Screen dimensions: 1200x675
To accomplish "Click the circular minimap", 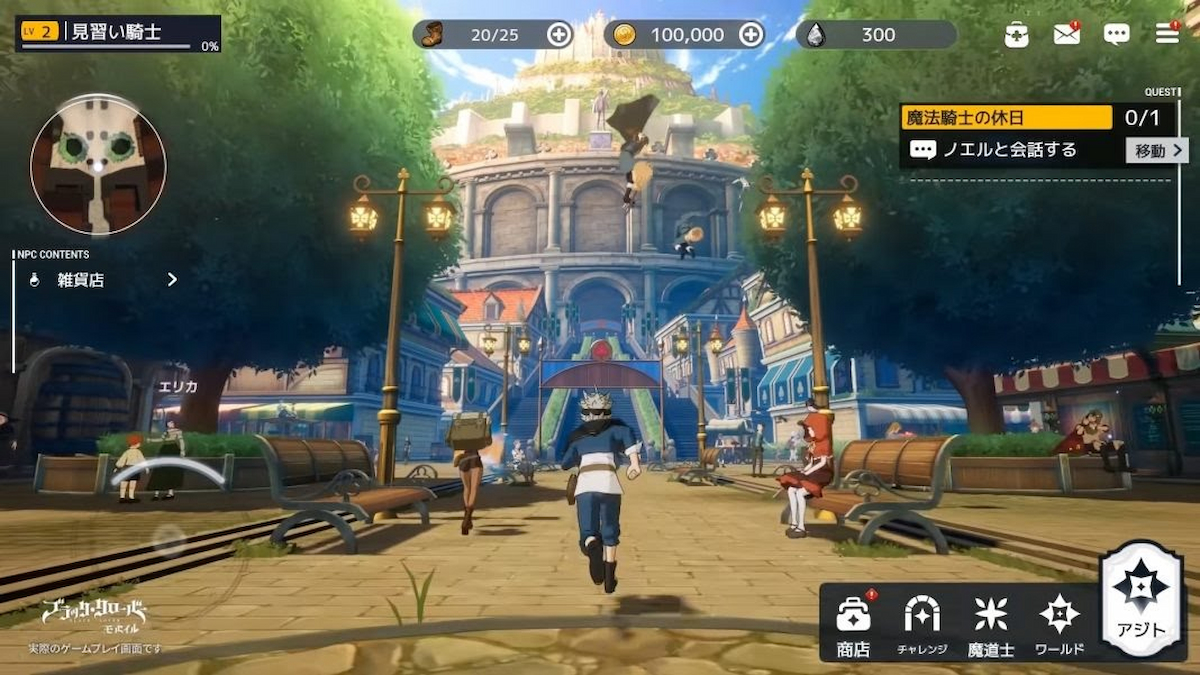I will [x=98, y=165].
